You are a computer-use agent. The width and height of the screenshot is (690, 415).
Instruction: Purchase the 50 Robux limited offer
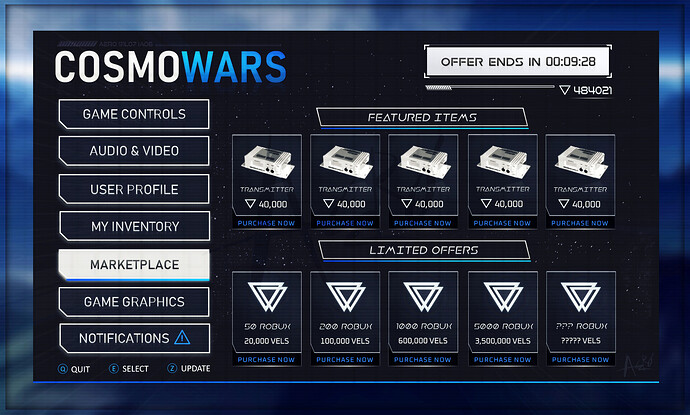point(267,359)
